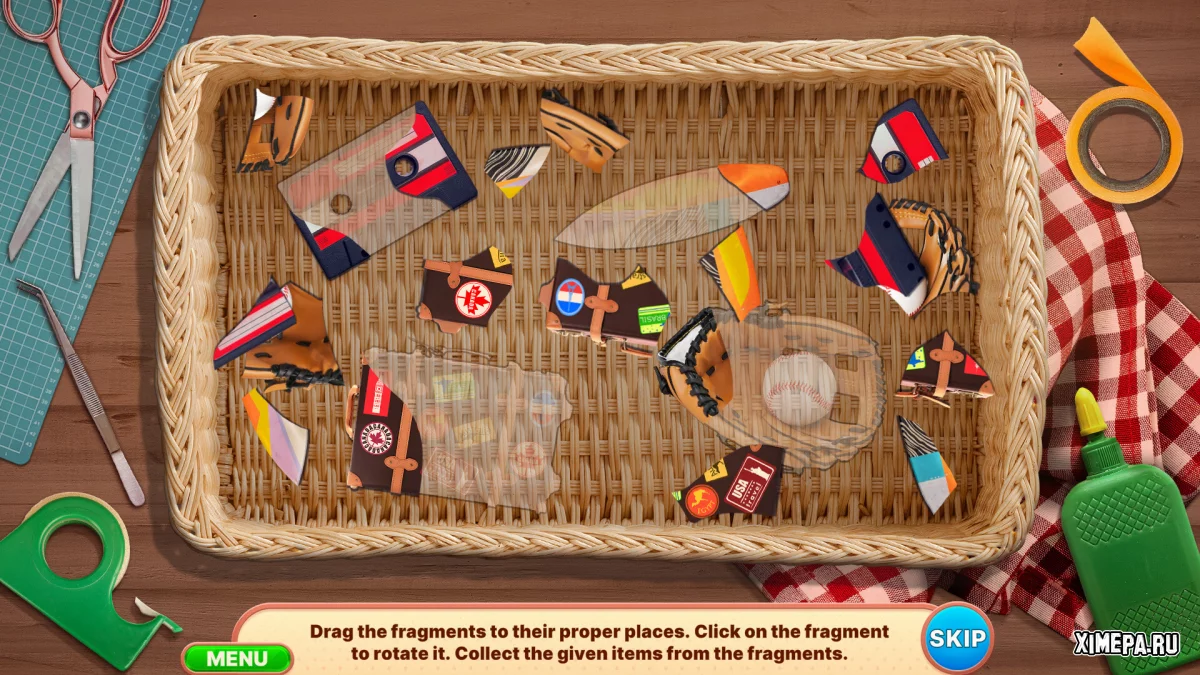The width and height of the screenshot is (1200, 675).
Task: Select the suitcase fragment with Brasil sticker
Action: [x=606, y=306]
